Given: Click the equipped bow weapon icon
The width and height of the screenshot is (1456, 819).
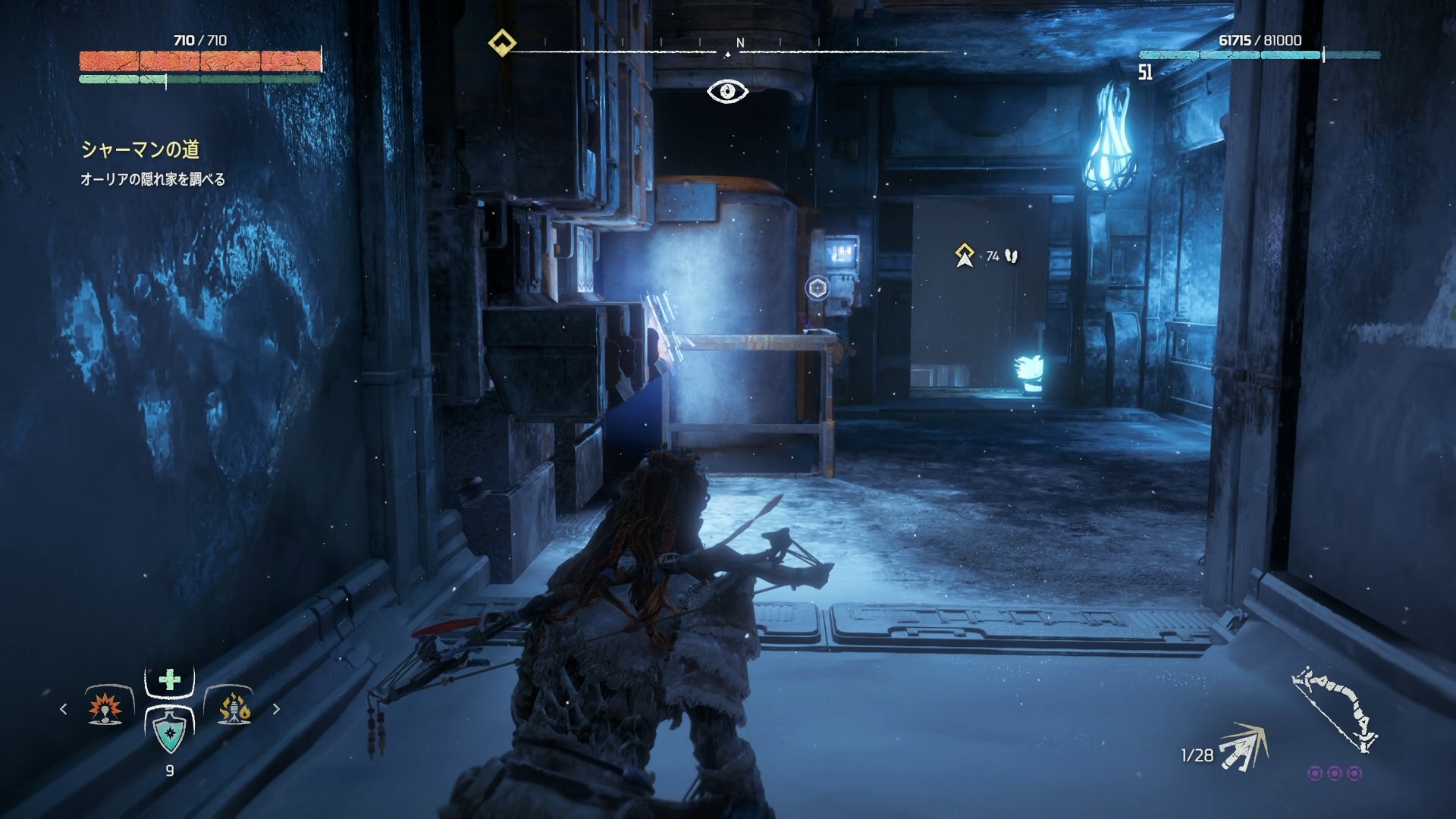Looking at the screenshot, I should [1335, 709].
